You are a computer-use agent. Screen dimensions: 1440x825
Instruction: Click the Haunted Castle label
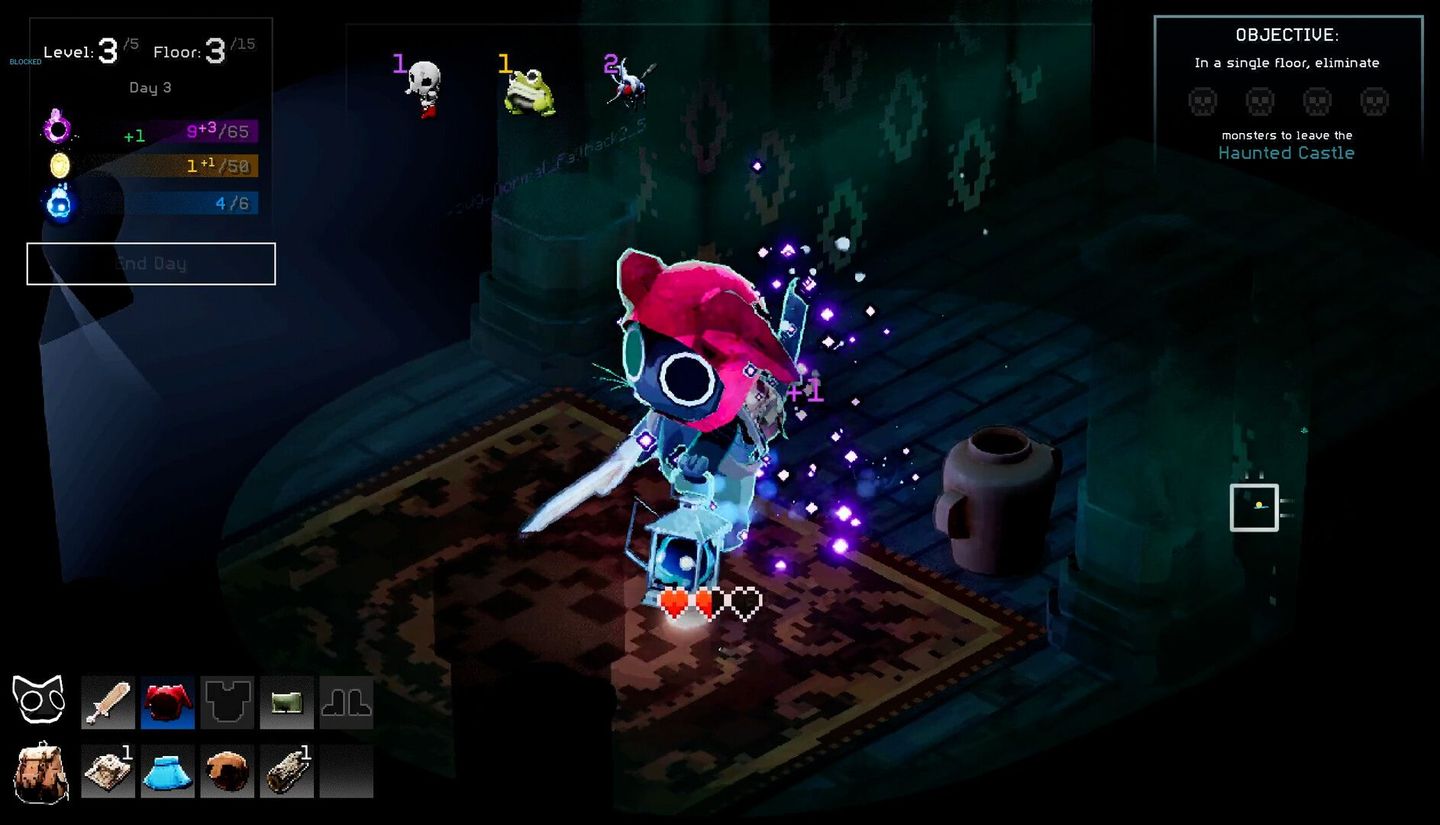pyautogui.click(x=1287, y=152)
